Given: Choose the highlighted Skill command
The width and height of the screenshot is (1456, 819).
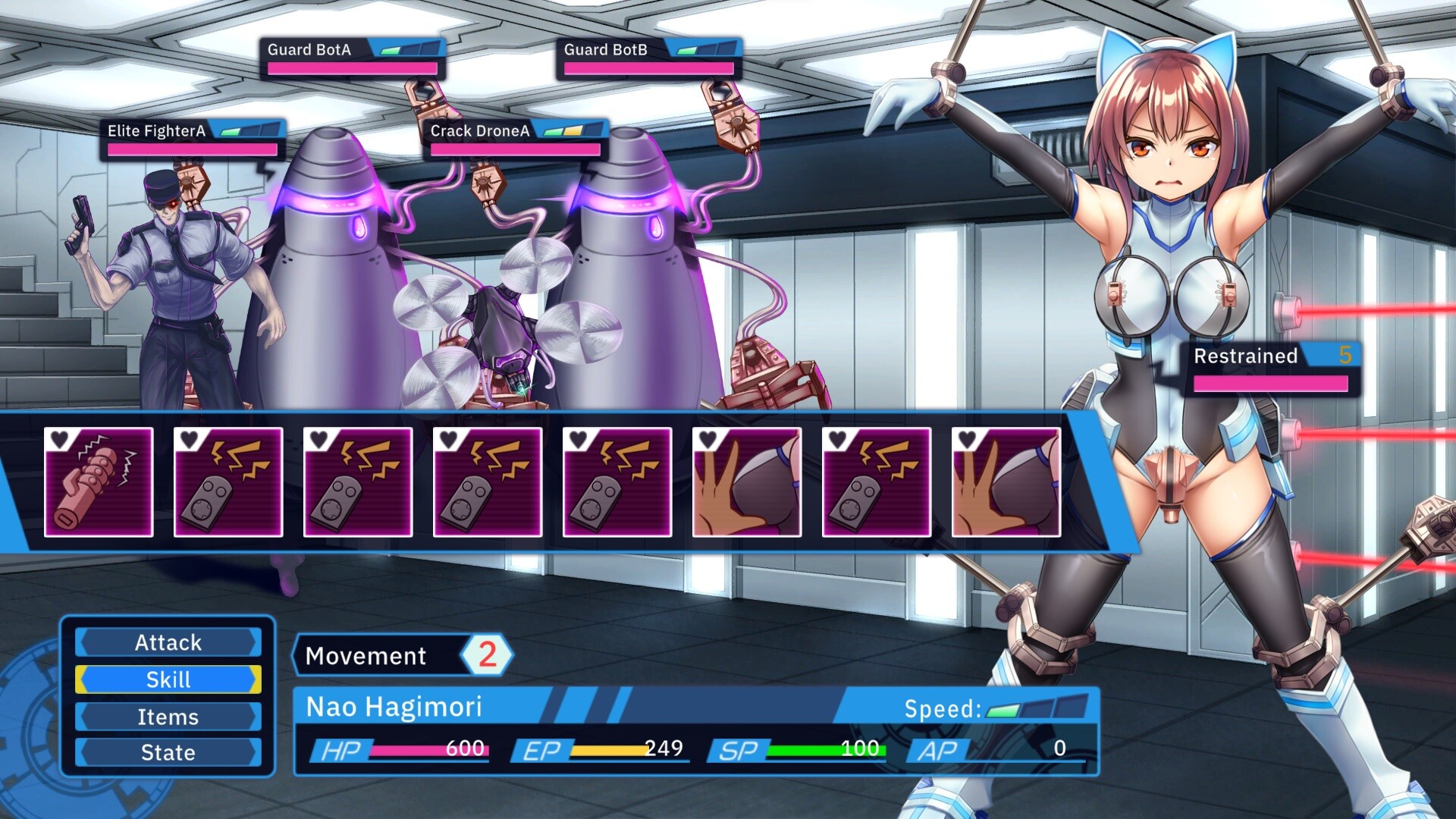Looking at the screenshot, I should pyautogui.click(x=168, y=679).
